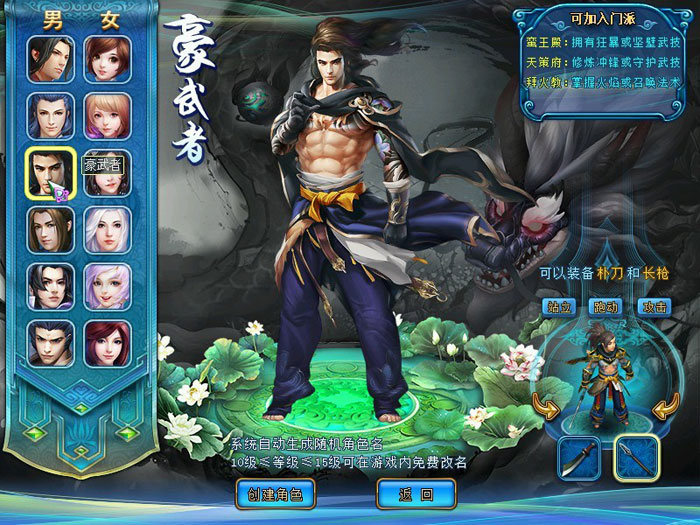This screenshot has width=700, height=525.
Task: Select the white-haired female portrait
Action: (x=107, y=230)
